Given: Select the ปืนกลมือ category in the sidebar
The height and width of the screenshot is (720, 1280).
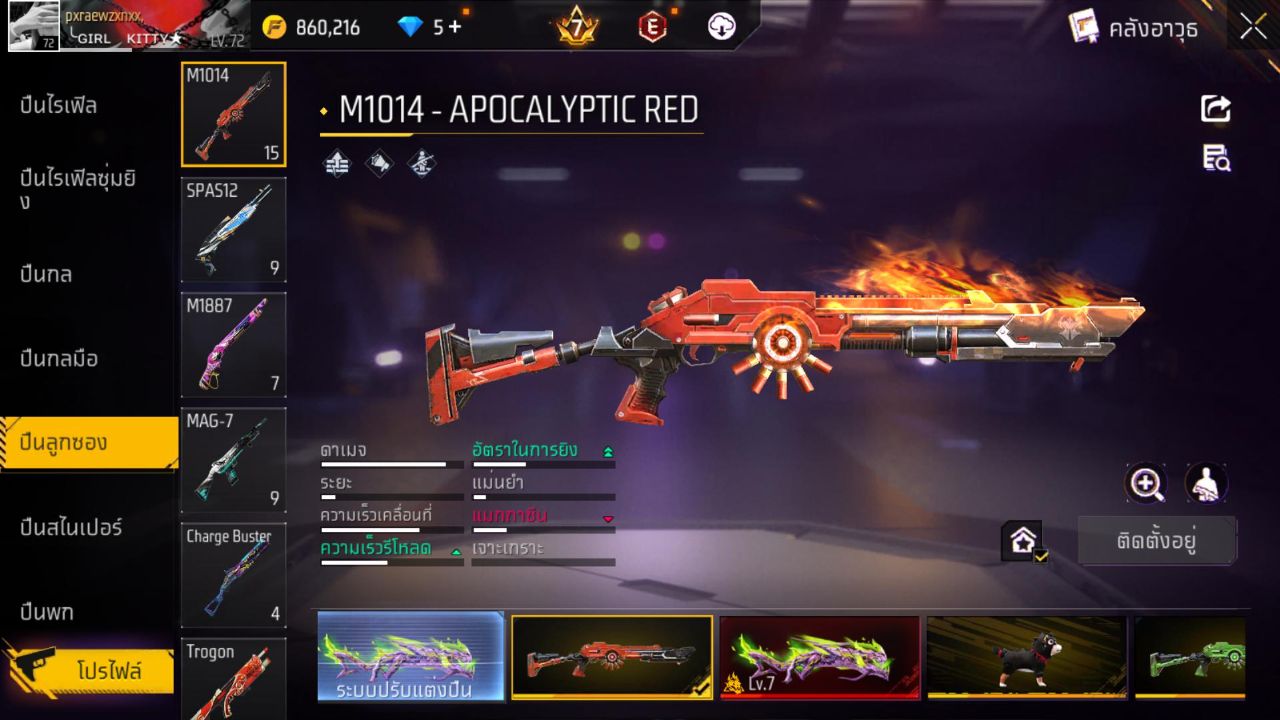Looking at the screenshot, I should click(60, 359).
